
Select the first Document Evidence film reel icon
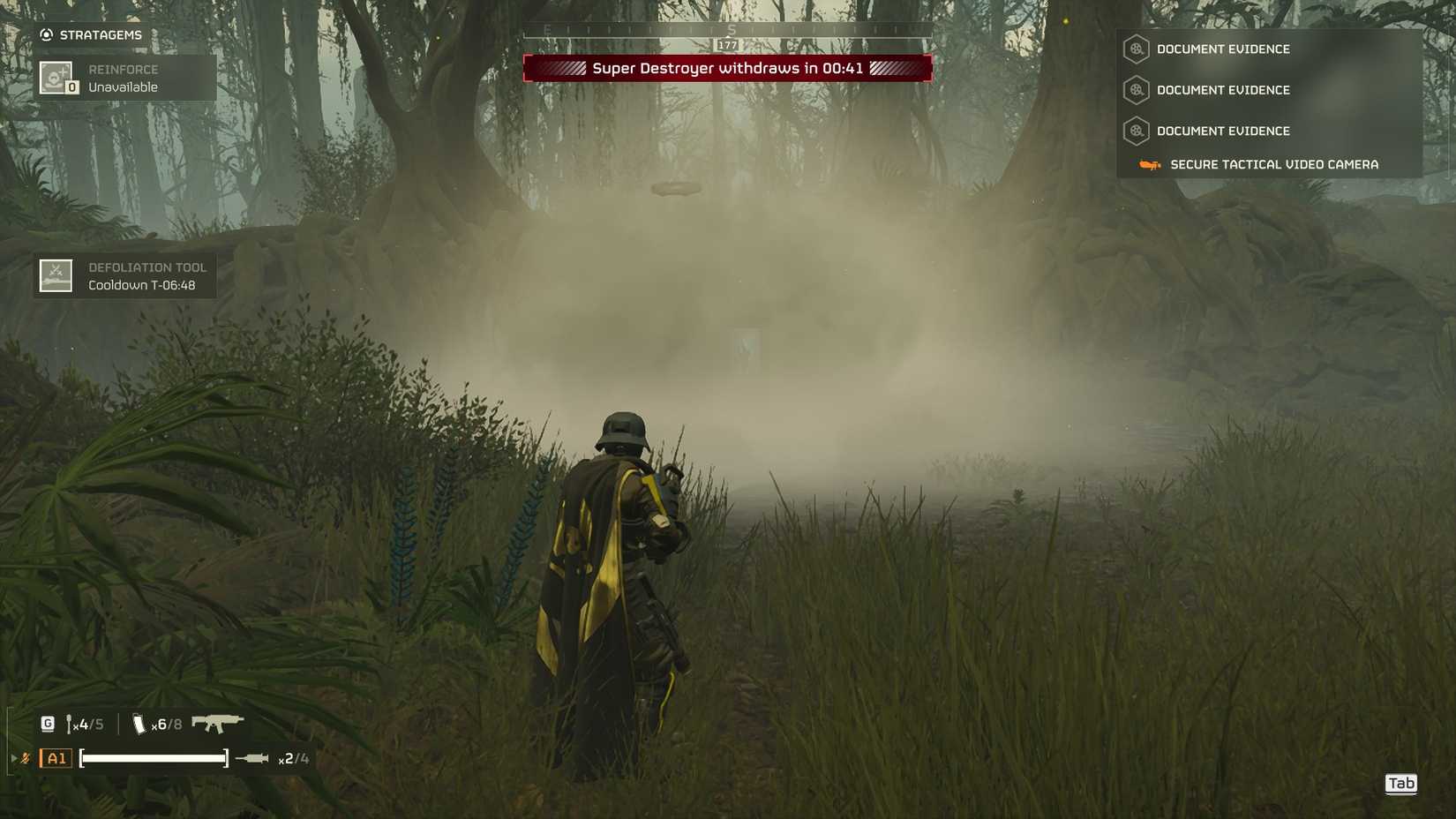pos(1135,49)
